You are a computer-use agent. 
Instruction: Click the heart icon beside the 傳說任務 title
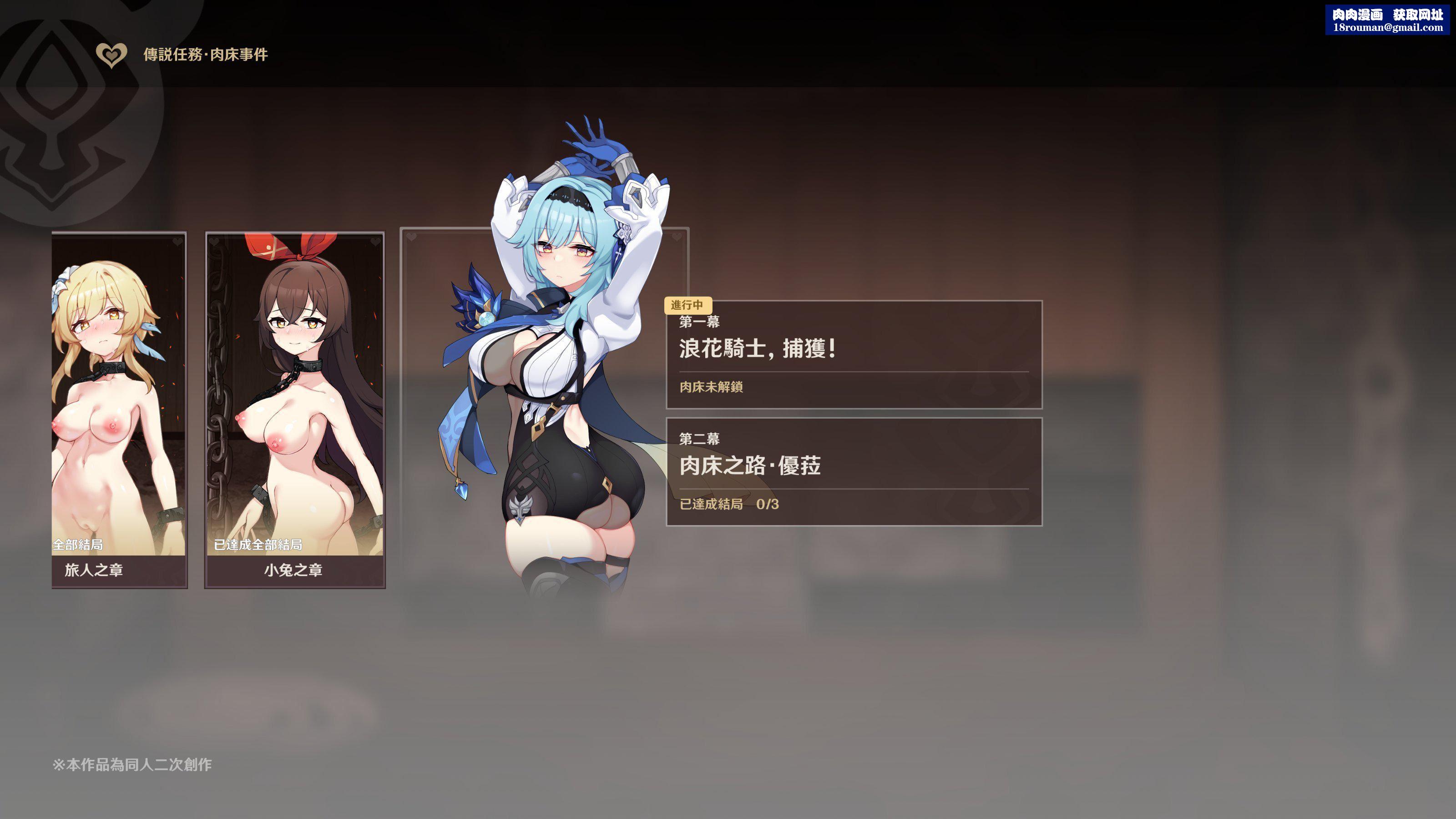click(x=111, y=55)
